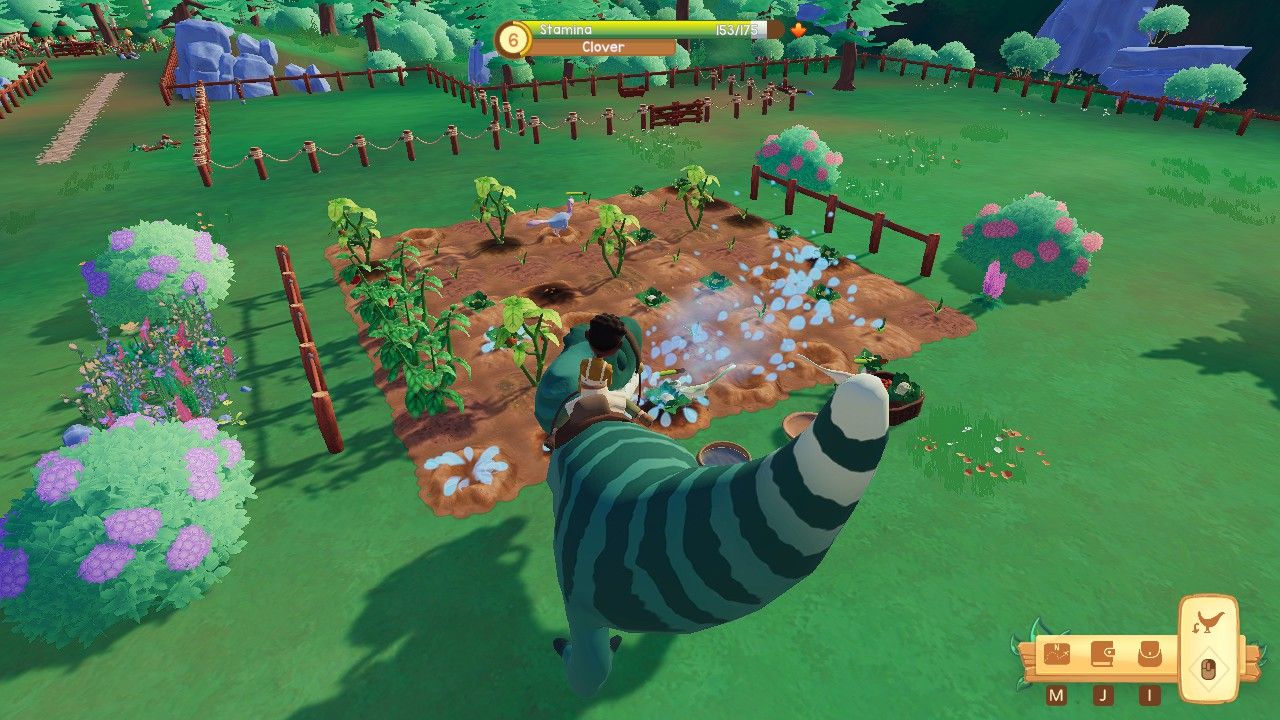Click the diamond-shaped action prompt panel

click(x=1209, y=668)
